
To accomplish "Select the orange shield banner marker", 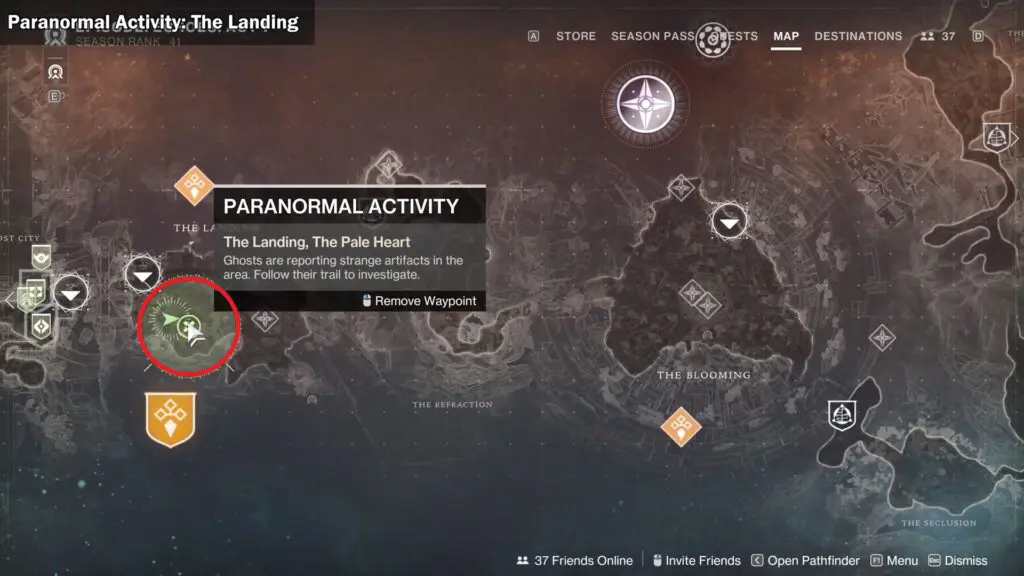I will (x=170, y=418).
